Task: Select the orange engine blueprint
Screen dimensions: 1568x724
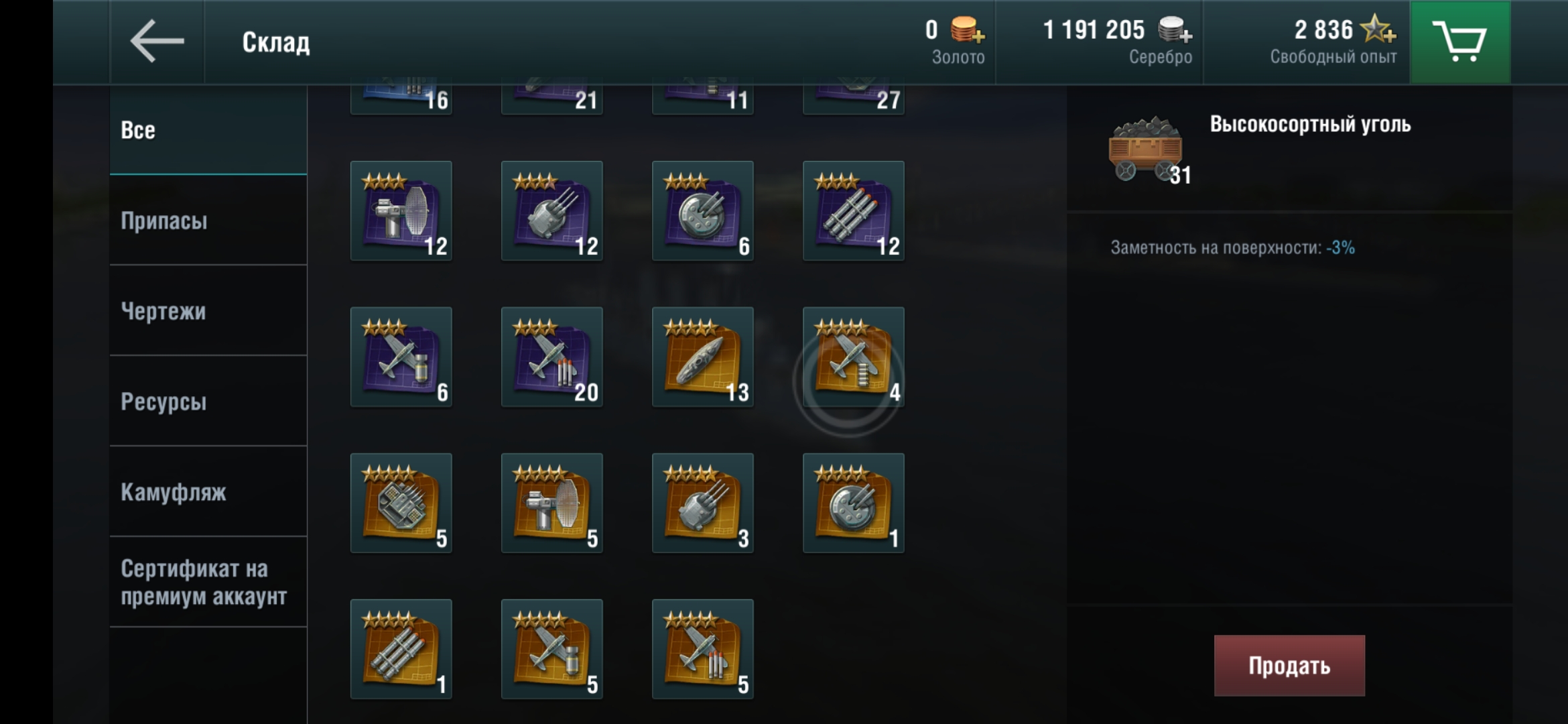Action: (x=401, y=503)
